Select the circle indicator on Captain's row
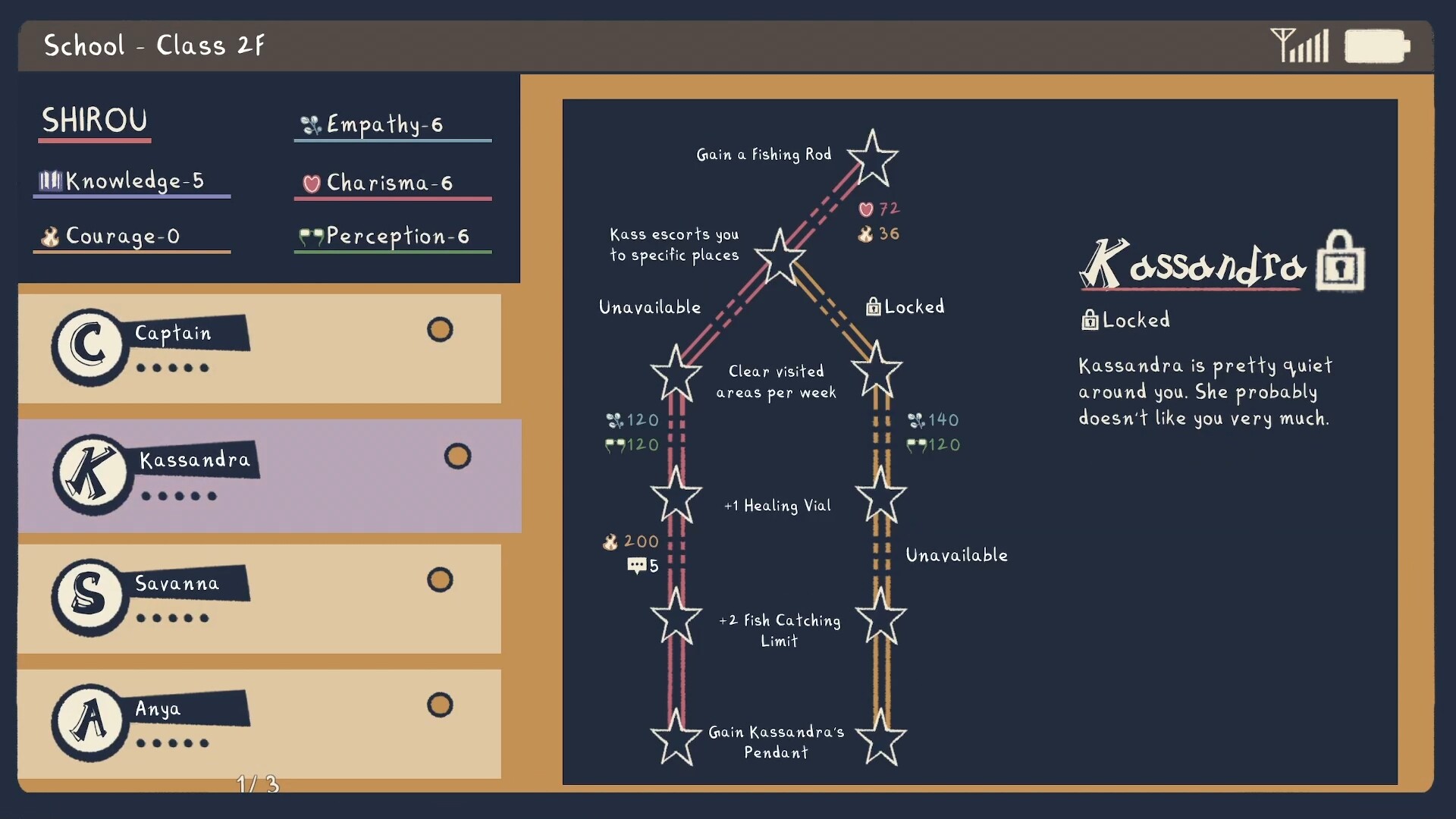 440,329
